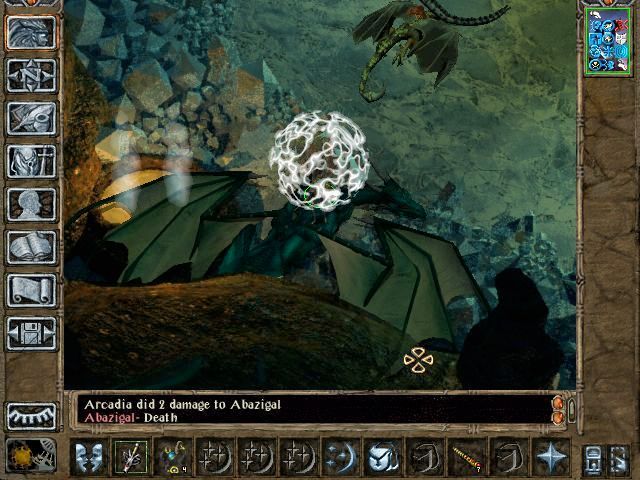This screenshot has width=640, height=480.
Task: Activate the talk masks button
Action: [x=88, y=457]
